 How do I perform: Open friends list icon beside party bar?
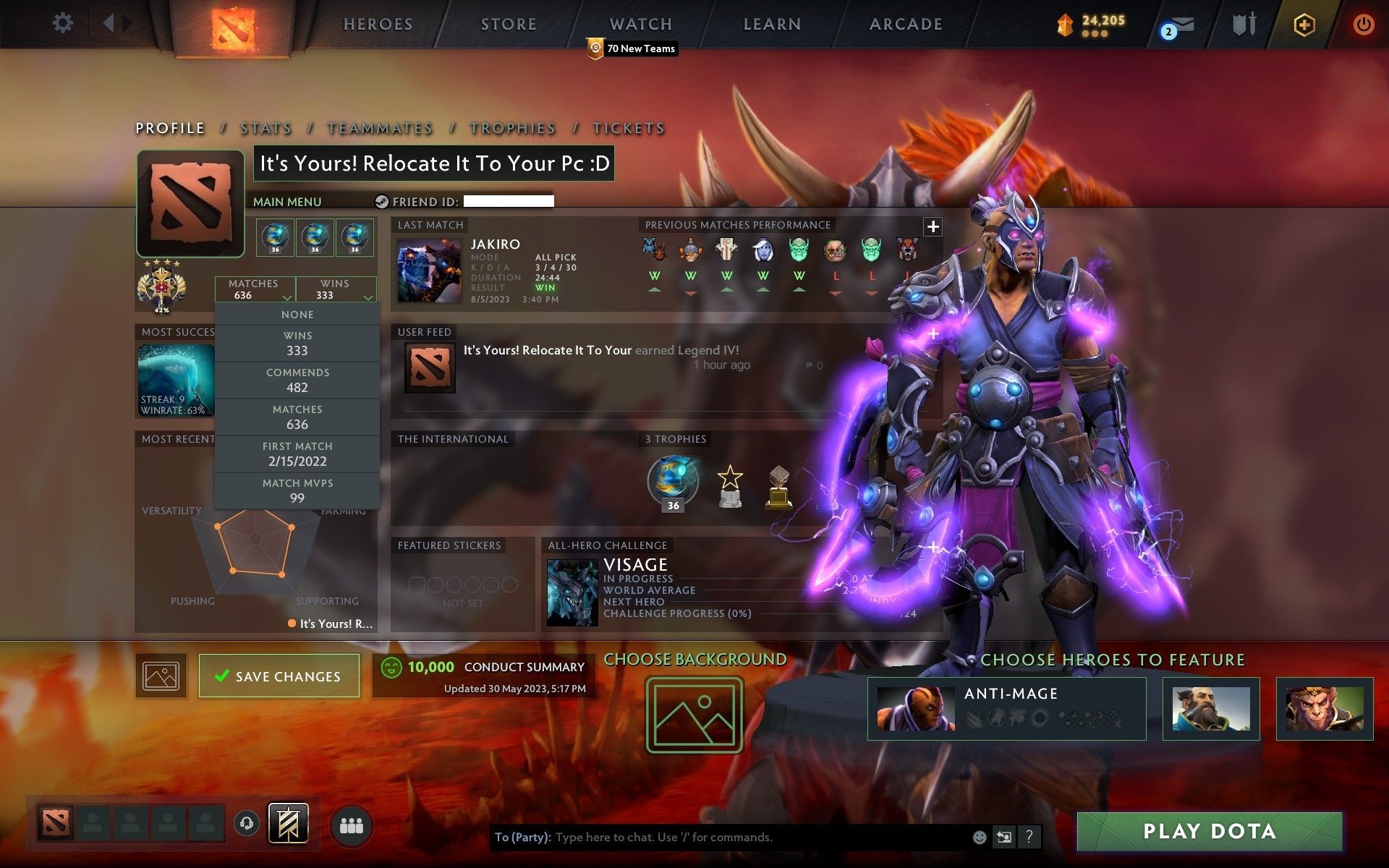click(351, 825)
